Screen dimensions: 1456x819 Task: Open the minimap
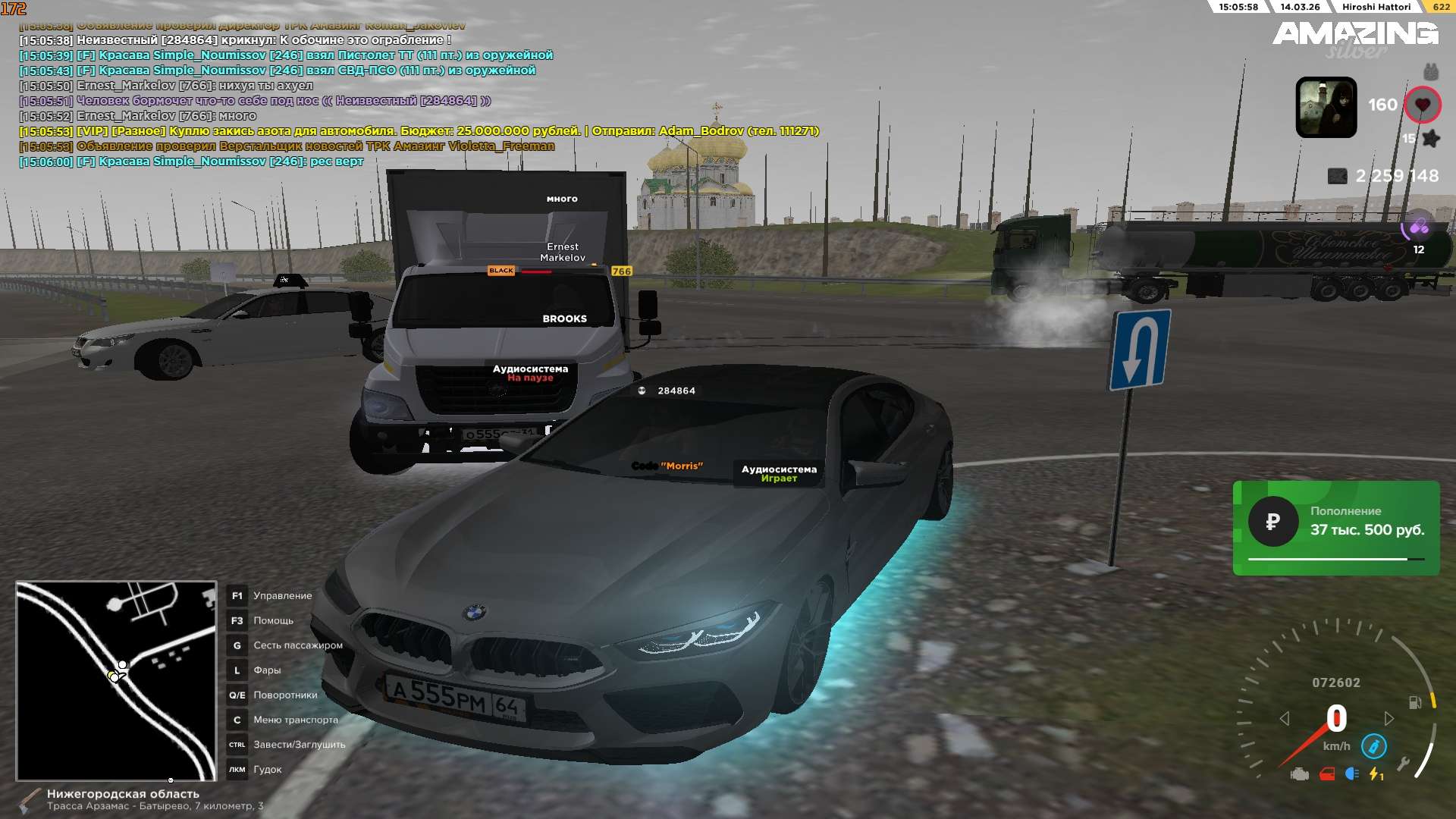point(116,680)
